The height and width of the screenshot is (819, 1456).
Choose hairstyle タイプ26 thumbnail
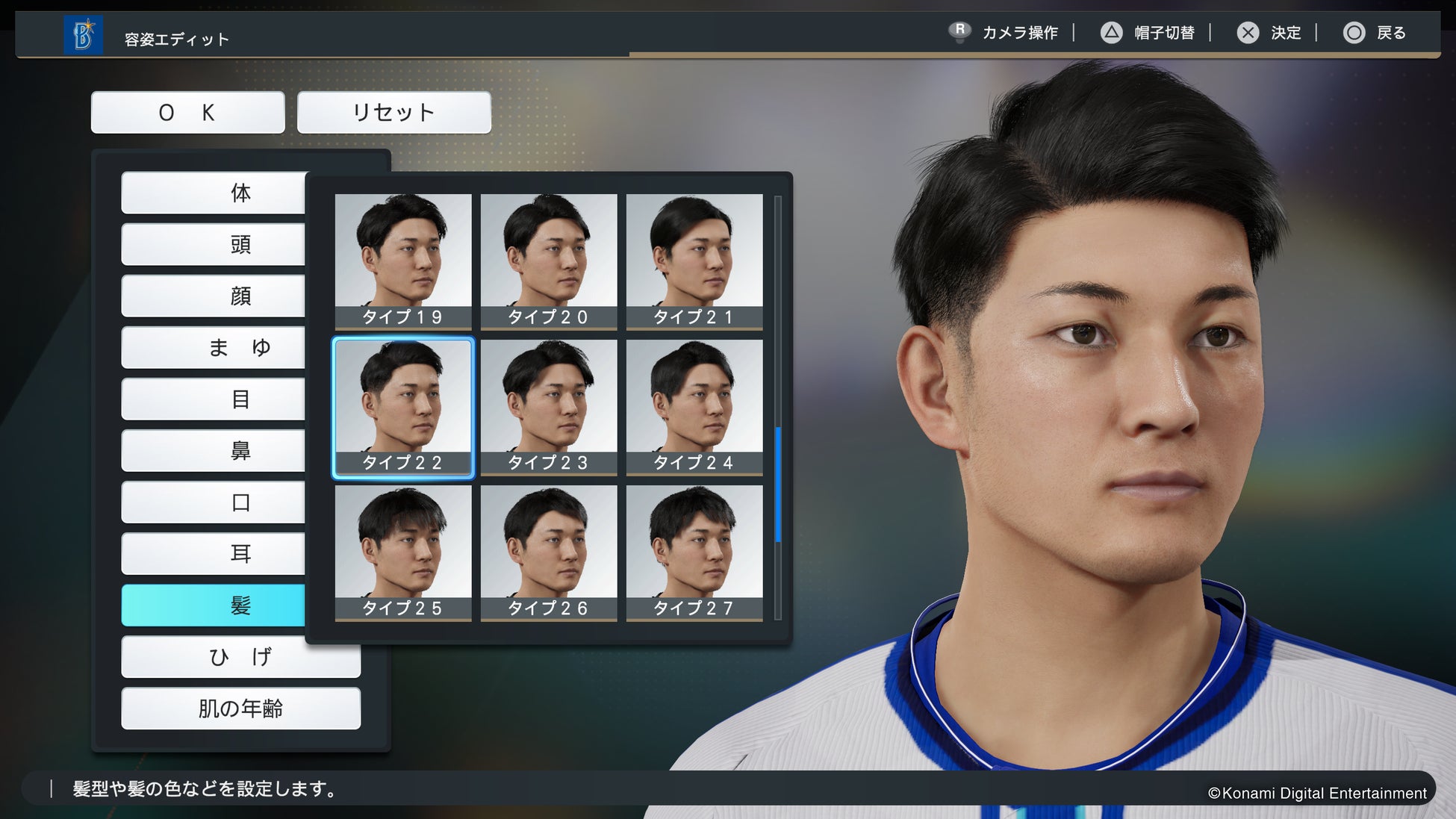(549, 552)
